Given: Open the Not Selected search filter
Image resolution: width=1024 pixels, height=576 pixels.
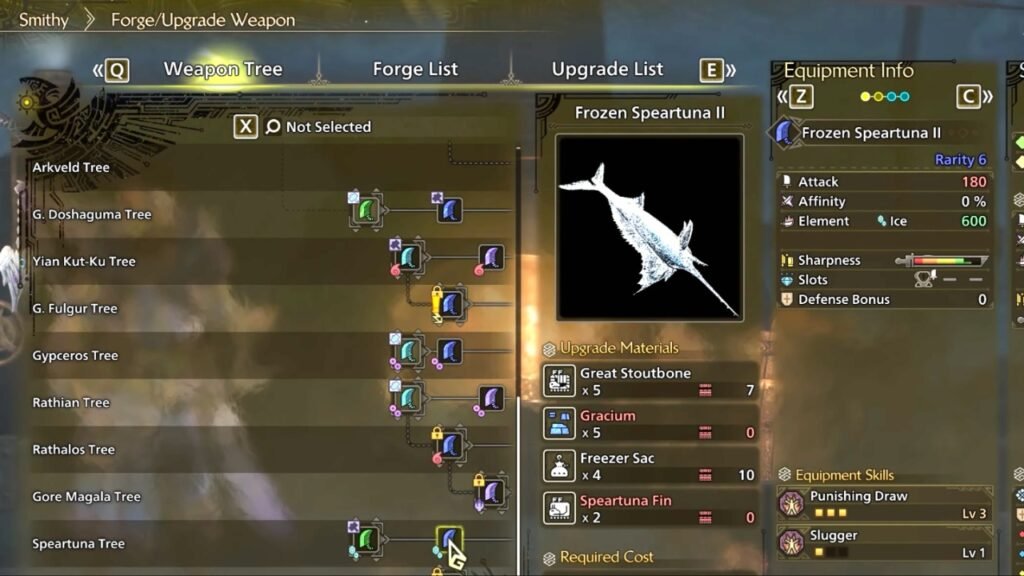Looking at the screenshot, I should click(316, 127).
